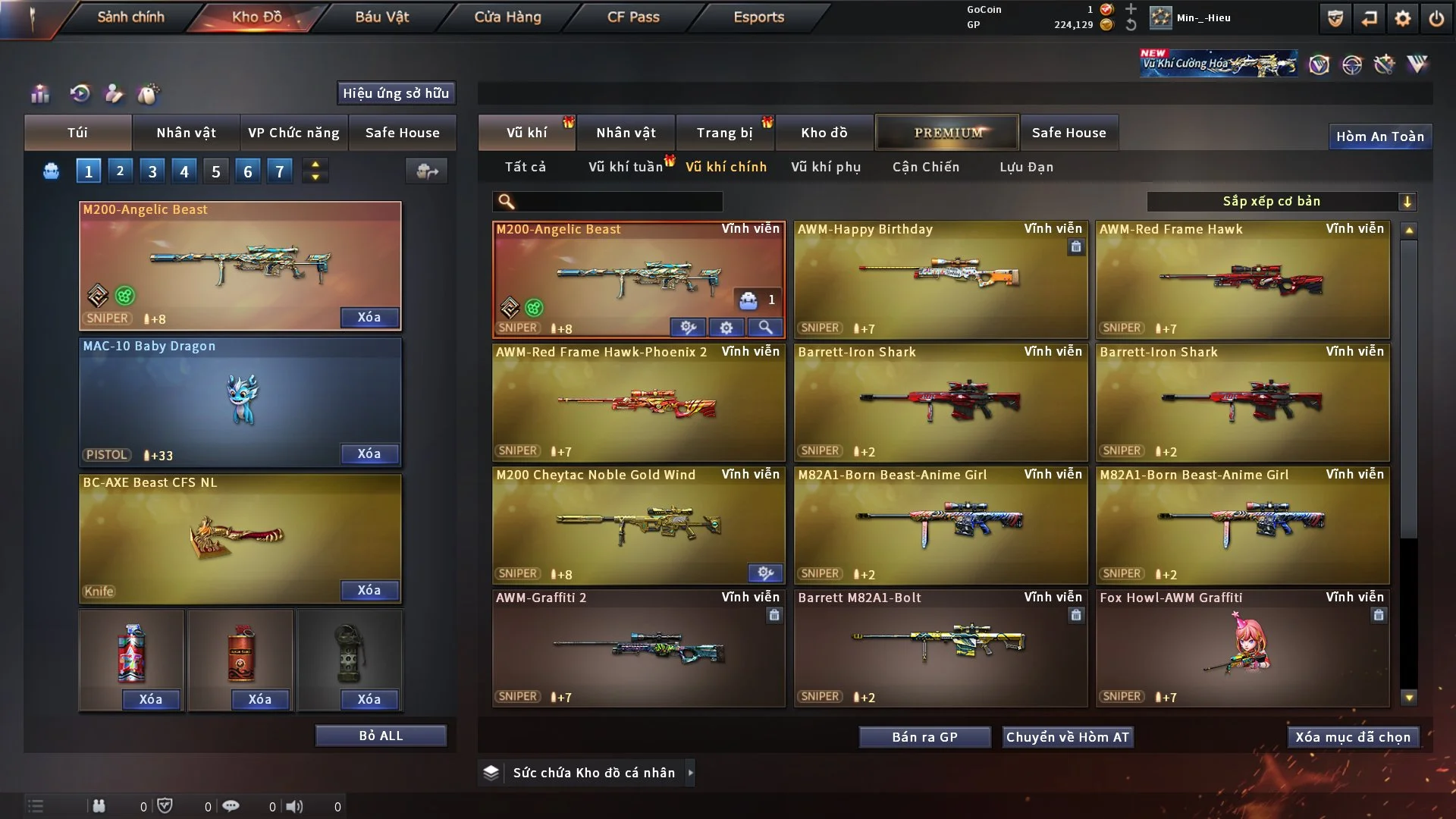Click the inventory search field
Screen dimensions: 1456x819
tap(618, 201)
